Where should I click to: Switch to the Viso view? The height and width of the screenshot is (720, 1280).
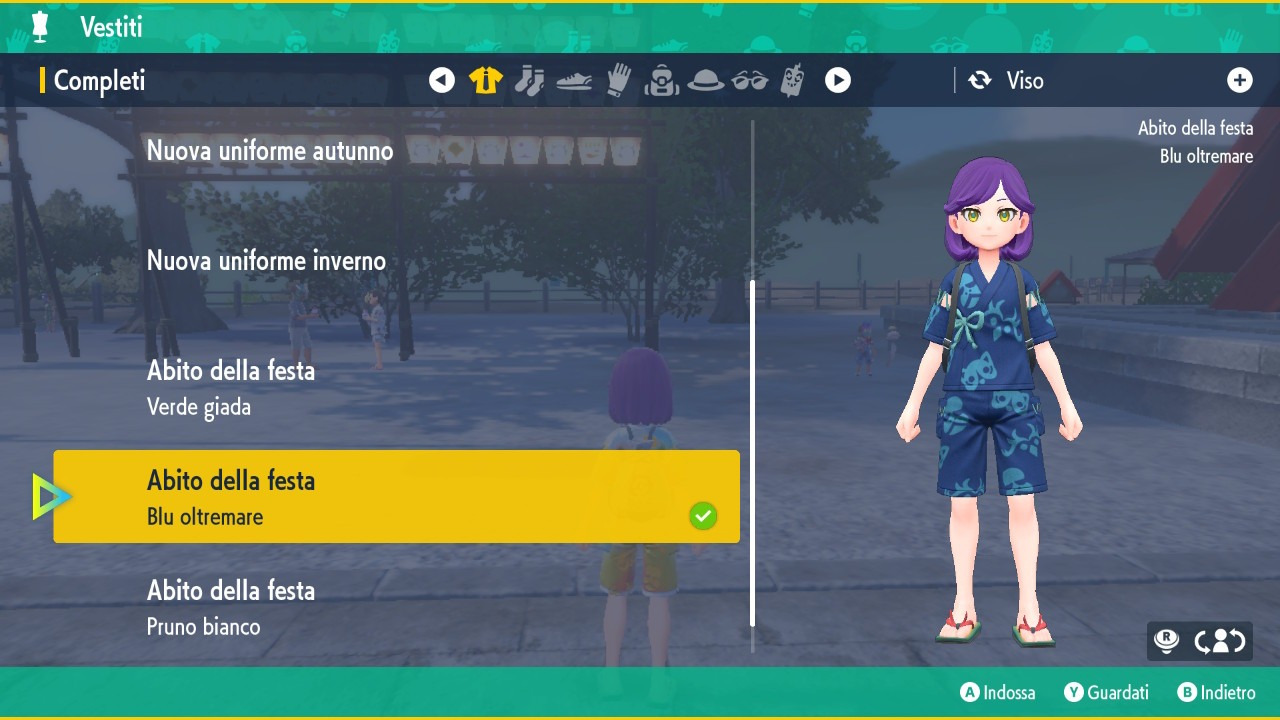tap(1008, 81)
